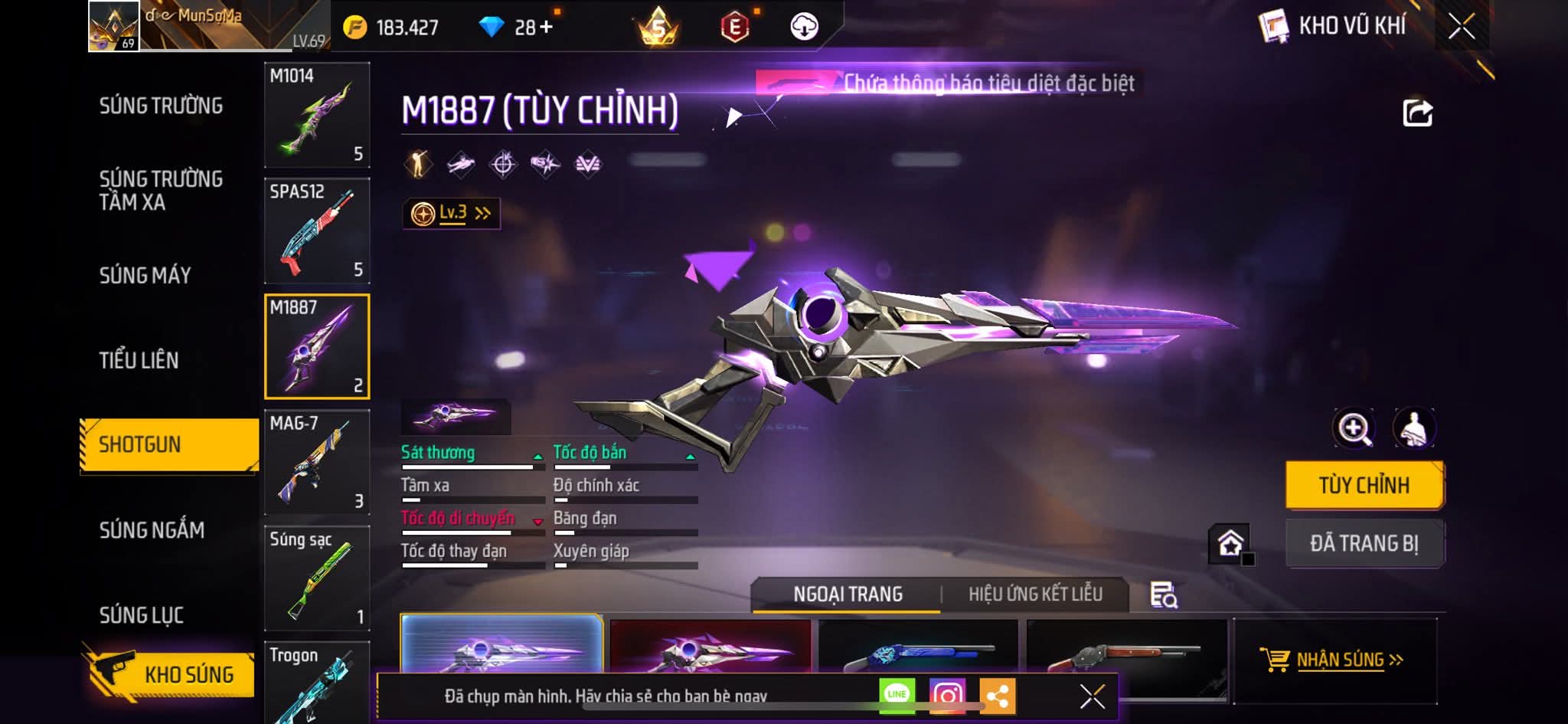The height and width of the screenshot is (724, 1568).
Task: Click the Tùy Chỉnh customize button
Action: (x=1364, y=485)
